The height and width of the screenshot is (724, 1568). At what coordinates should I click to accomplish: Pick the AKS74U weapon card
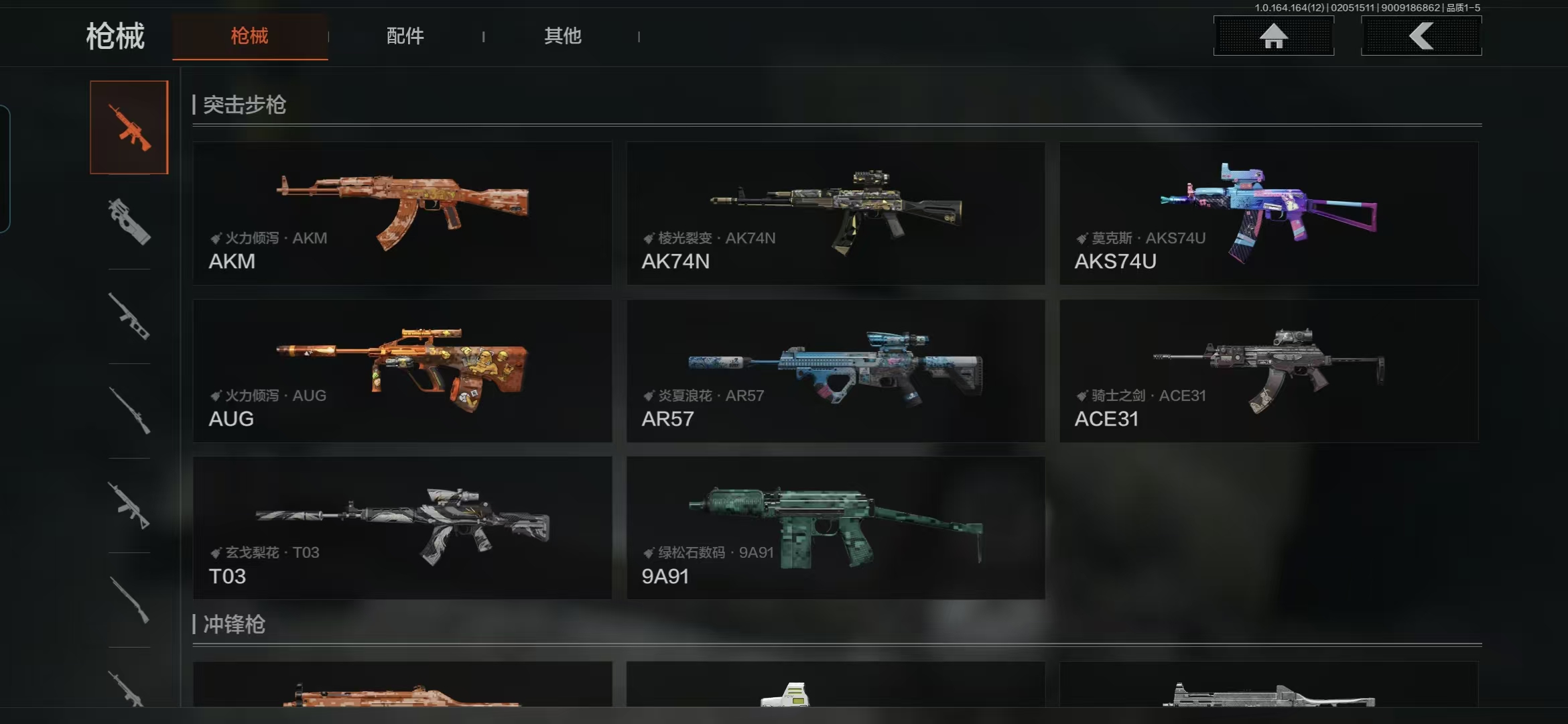1268,213
